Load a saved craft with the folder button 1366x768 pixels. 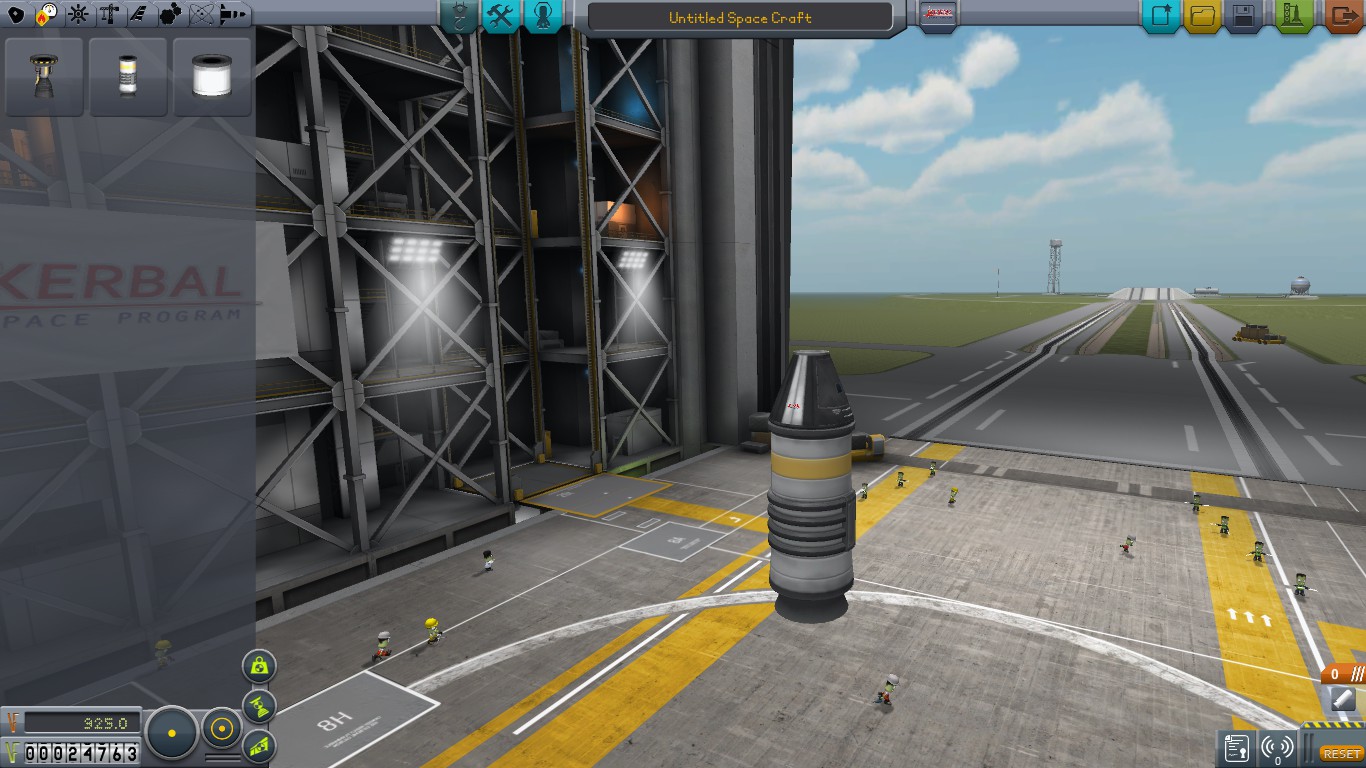(1203, 16)
